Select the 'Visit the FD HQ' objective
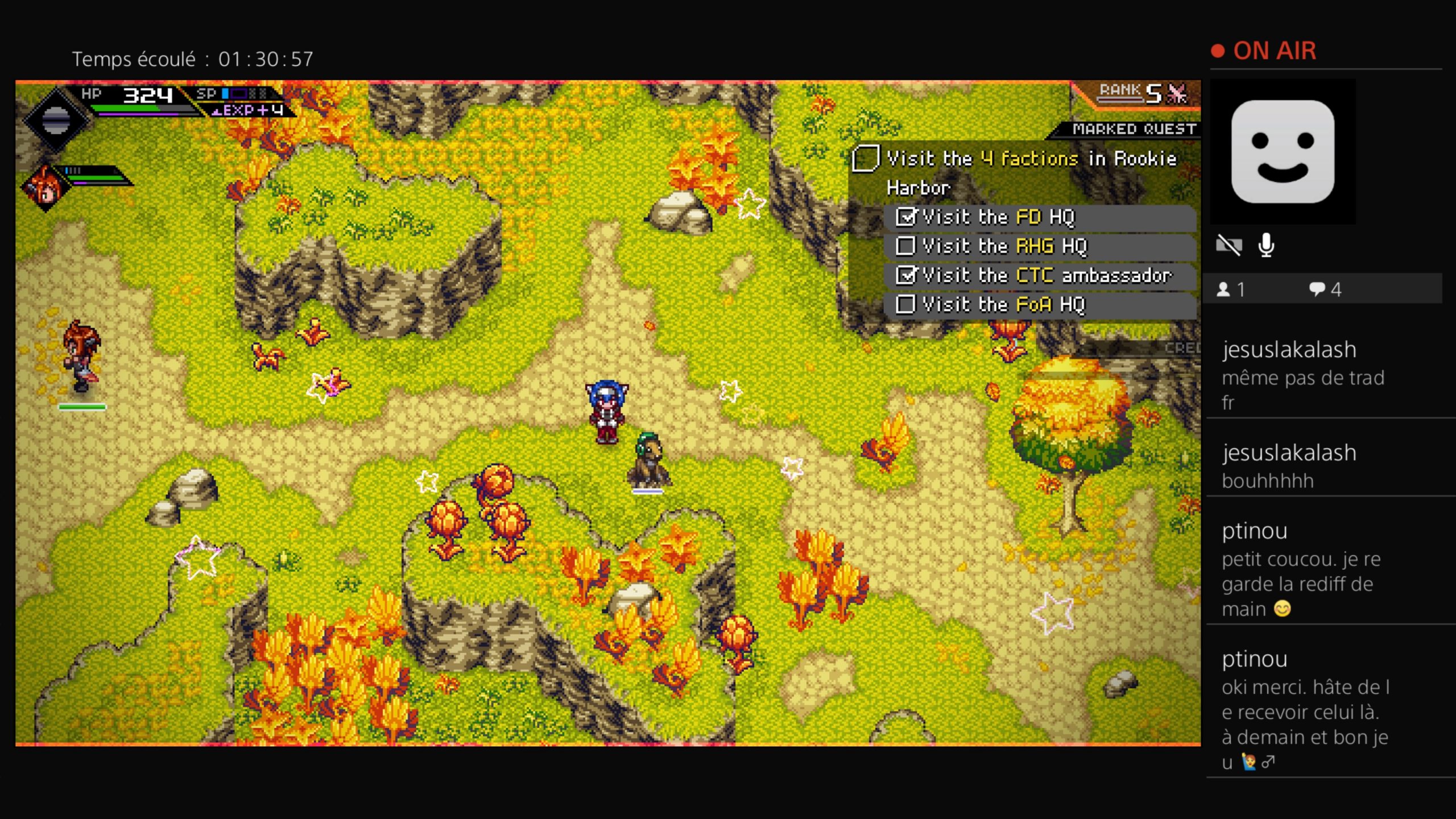This screenshot has width=1456, height=819. (999, 217)
